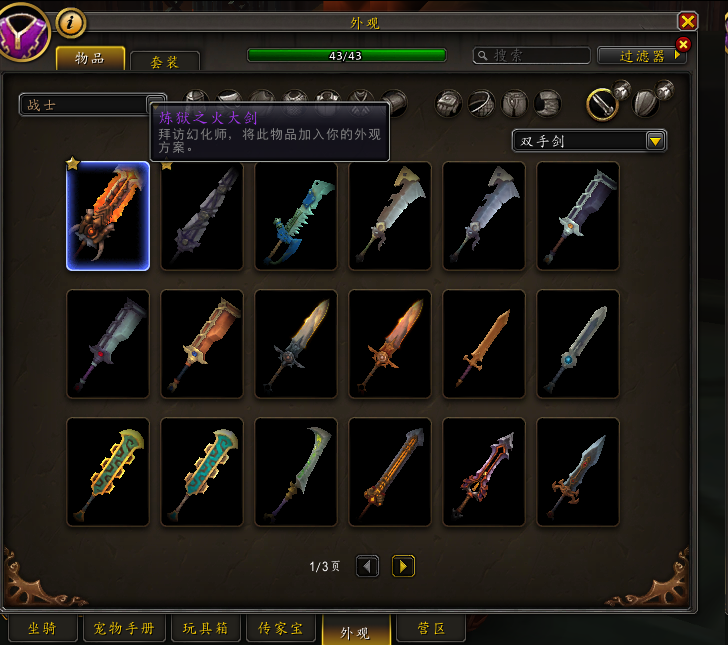The width and height of the screenshot is (728, 645).
Task: Select the belt slot icon
Action: (482, 103)
